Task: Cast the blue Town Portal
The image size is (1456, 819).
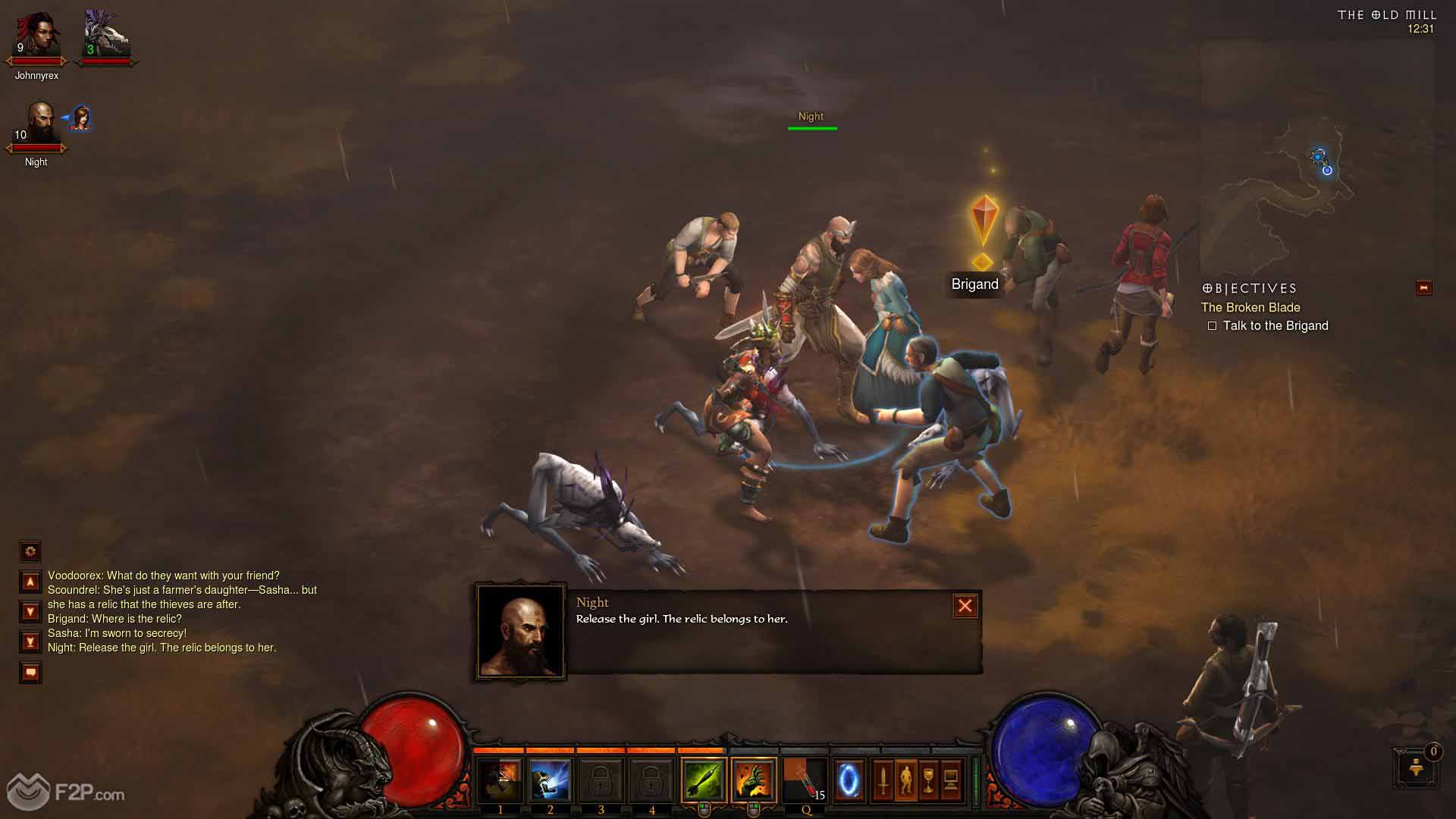Action: (x=849, y=780)
